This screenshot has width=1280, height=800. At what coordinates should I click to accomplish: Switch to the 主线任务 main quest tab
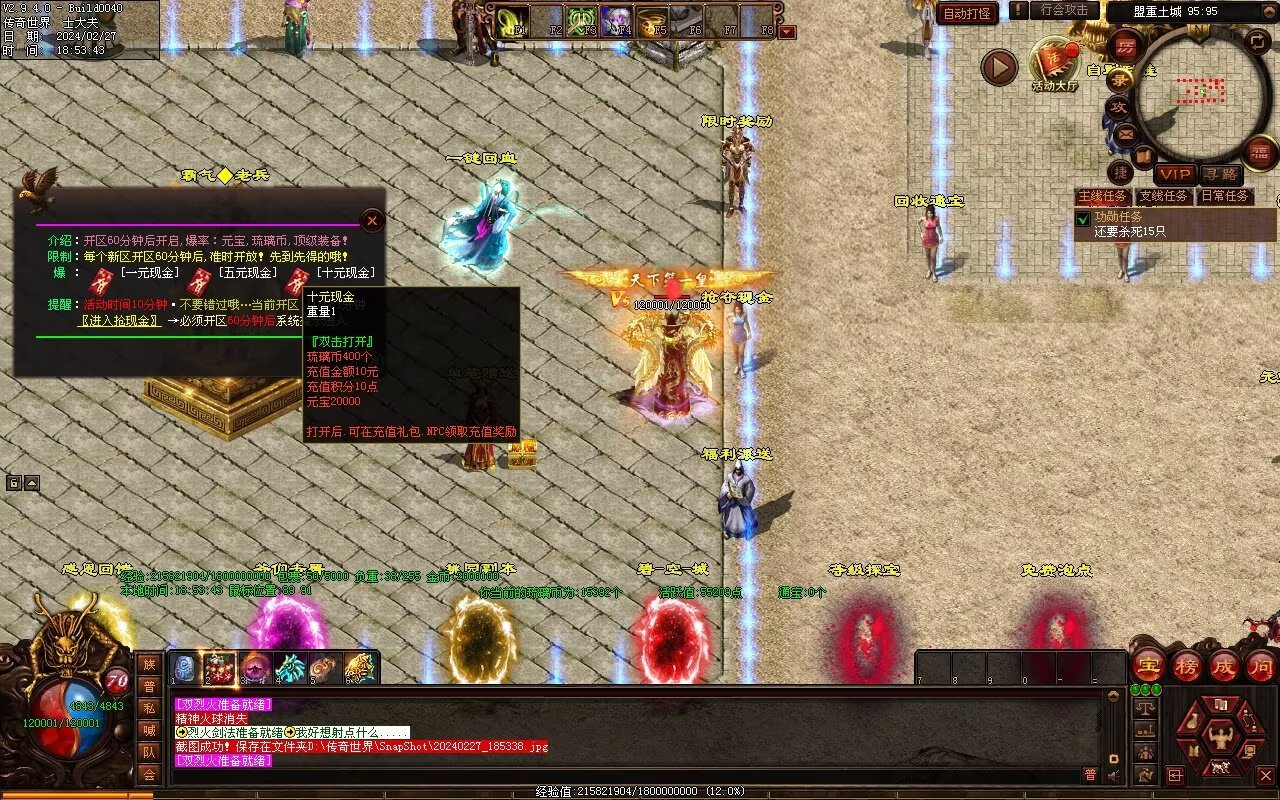tap(1102, 196)
